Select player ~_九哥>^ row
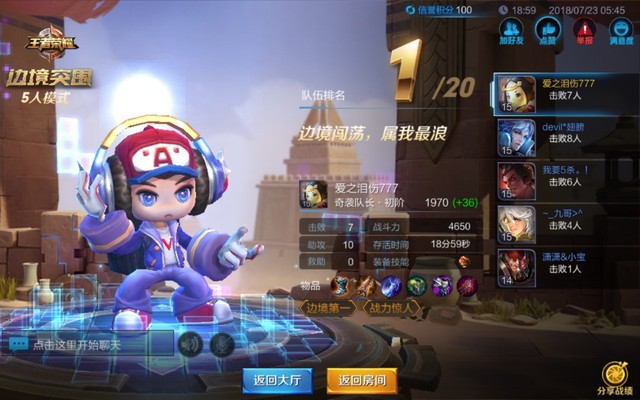640x400 pixels. (563, 225)
